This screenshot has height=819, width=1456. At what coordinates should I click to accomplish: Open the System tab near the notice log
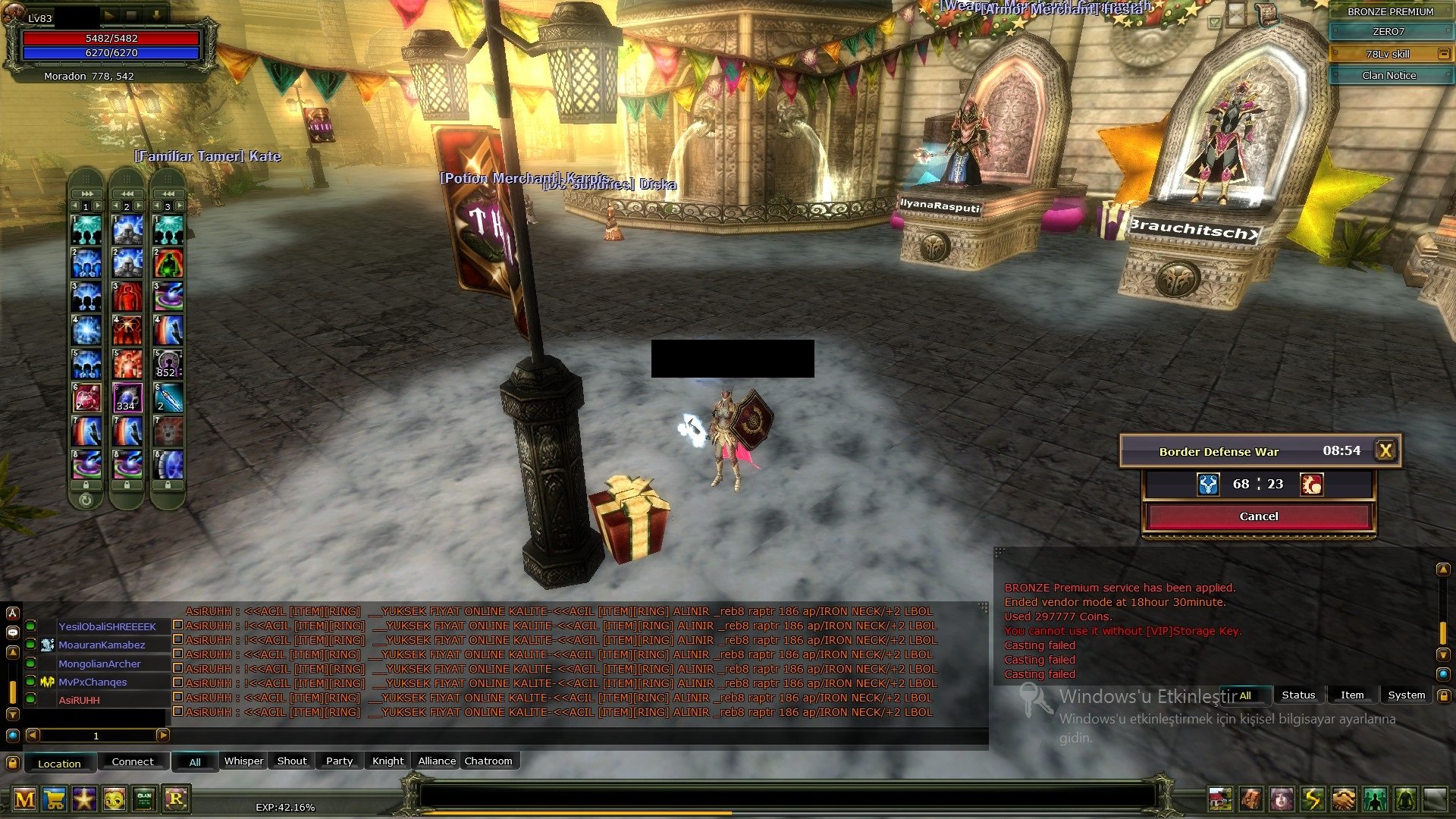pos(1407,695)
